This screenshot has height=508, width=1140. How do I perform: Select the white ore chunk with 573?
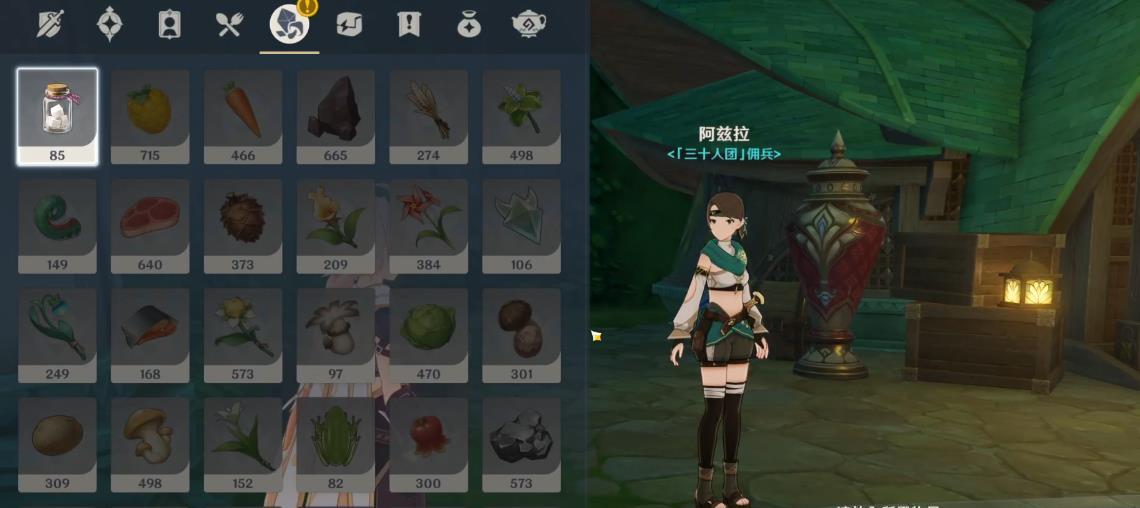[522, 443]
